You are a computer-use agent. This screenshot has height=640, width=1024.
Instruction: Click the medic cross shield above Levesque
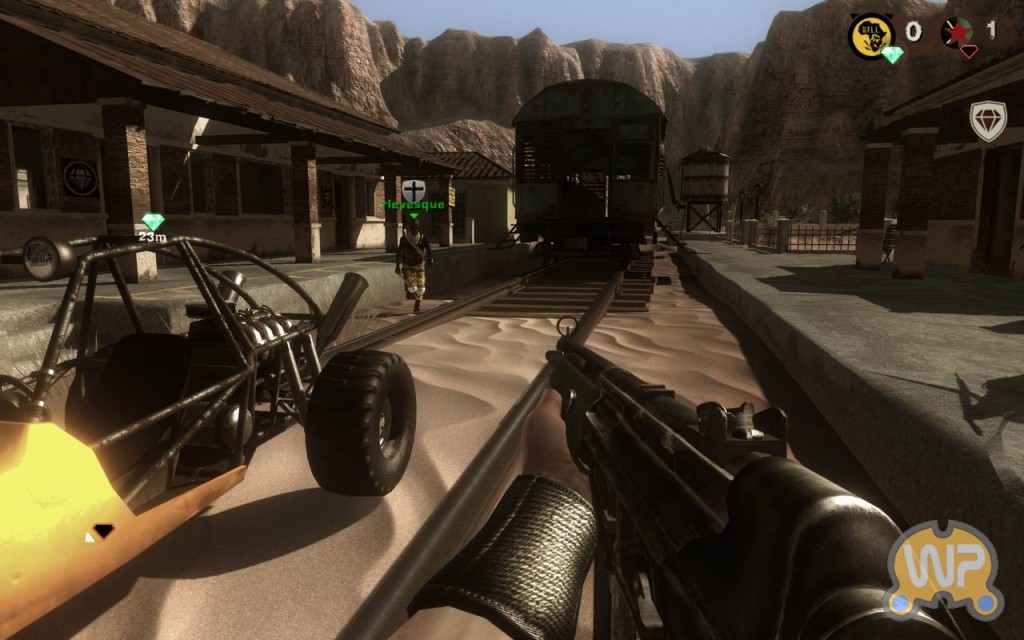tap(414, 189)
